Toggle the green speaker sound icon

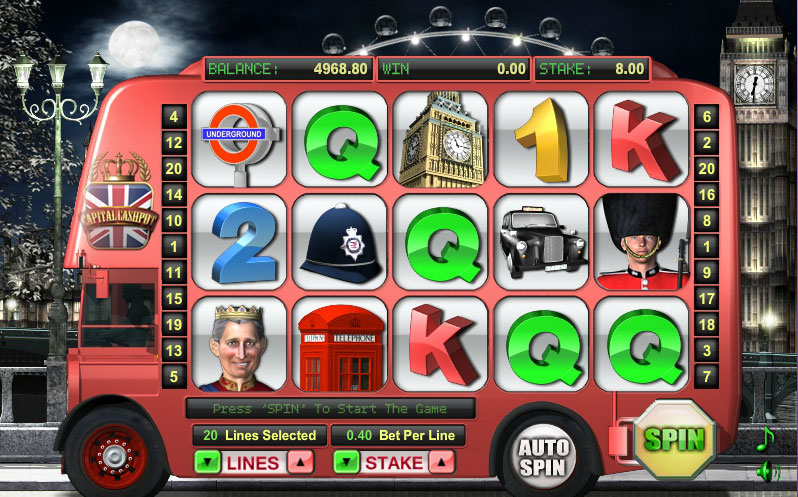click(x=767, y=471)
